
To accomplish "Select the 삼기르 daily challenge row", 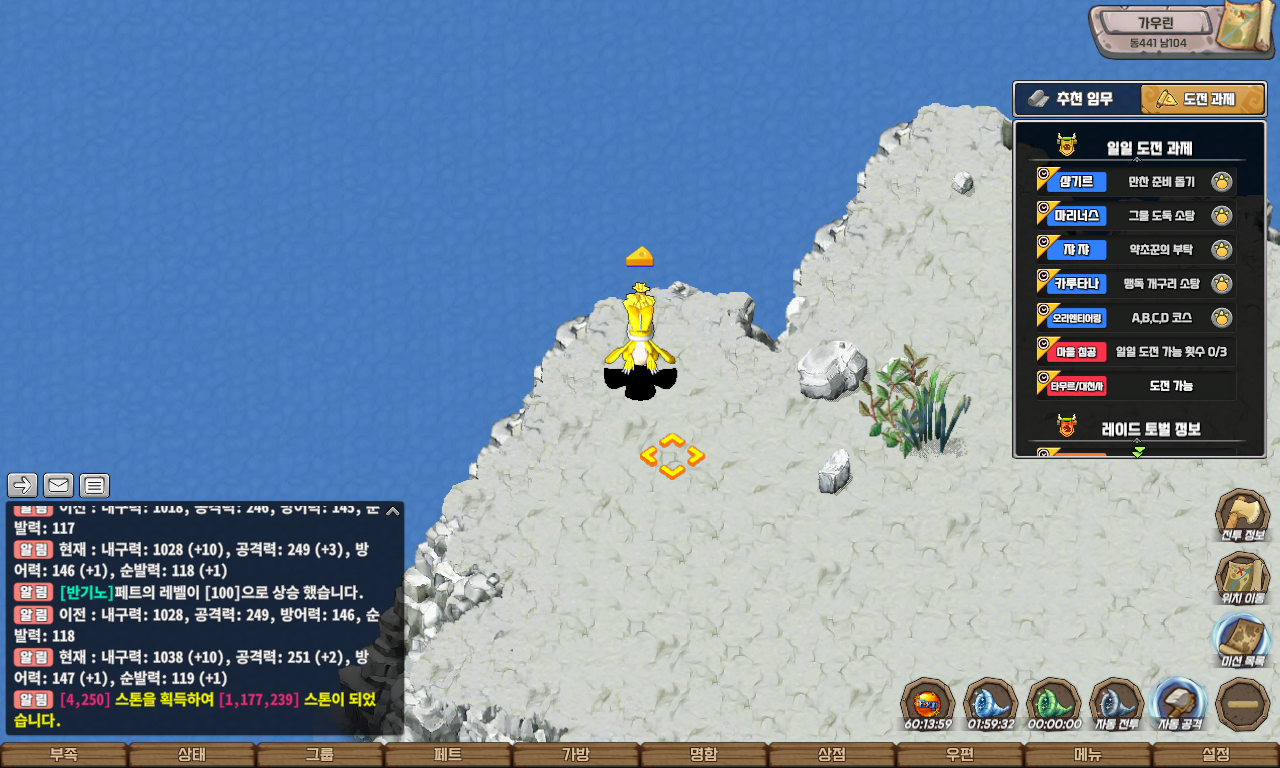I will tap(1135, 181).
